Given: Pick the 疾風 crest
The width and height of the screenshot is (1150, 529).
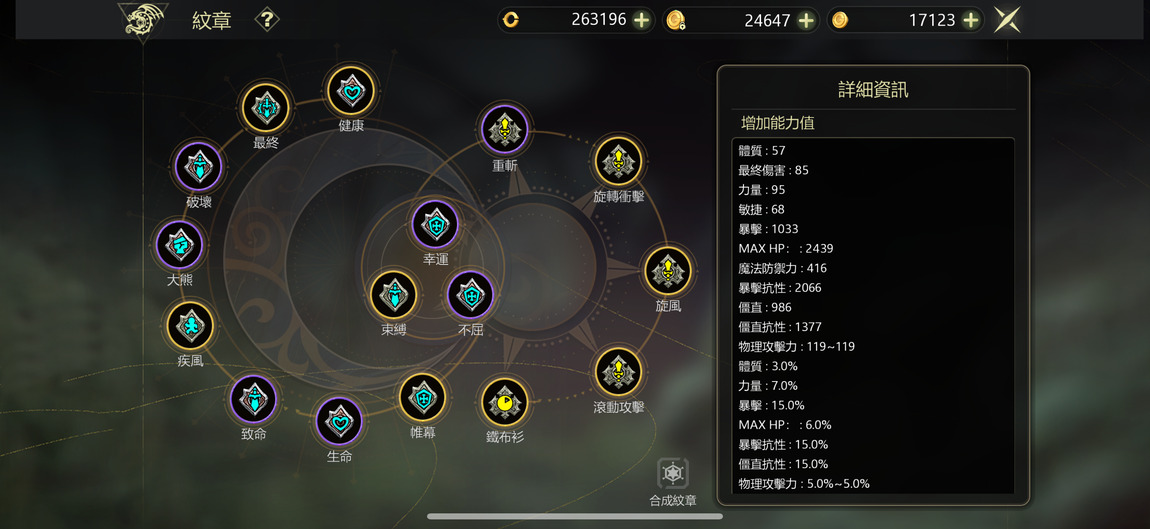Looking at the screenshot, I should (x=190, y=325).
